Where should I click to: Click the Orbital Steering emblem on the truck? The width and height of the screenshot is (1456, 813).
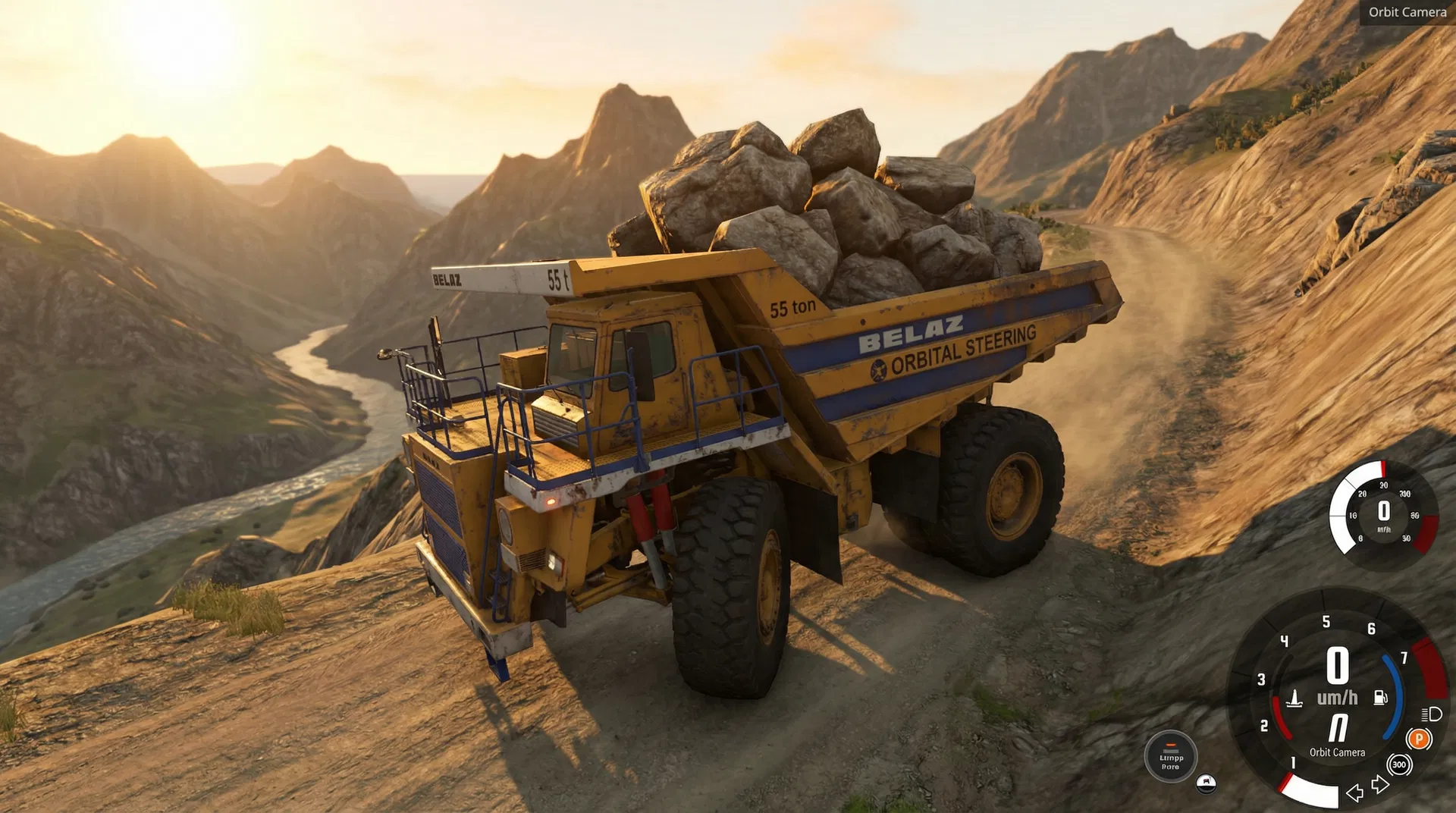coord(880,372)
